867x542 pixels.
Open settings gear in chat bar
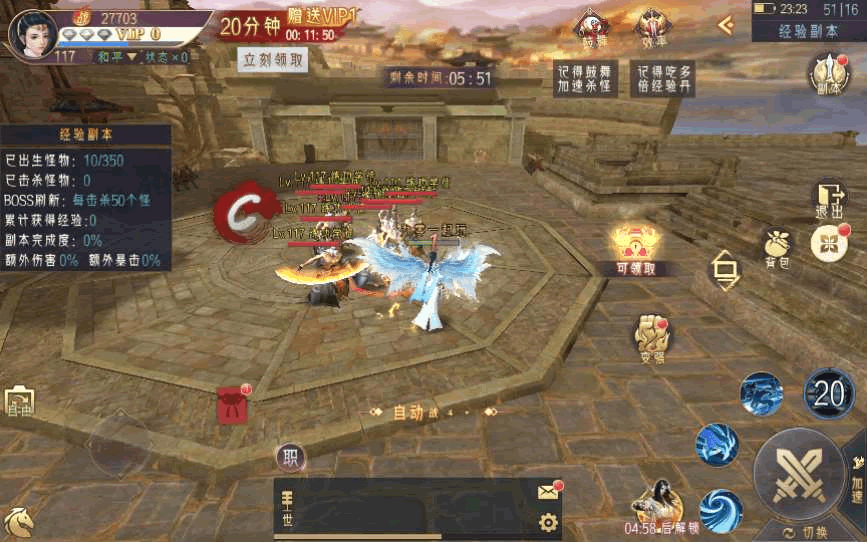tap(547, 521)
